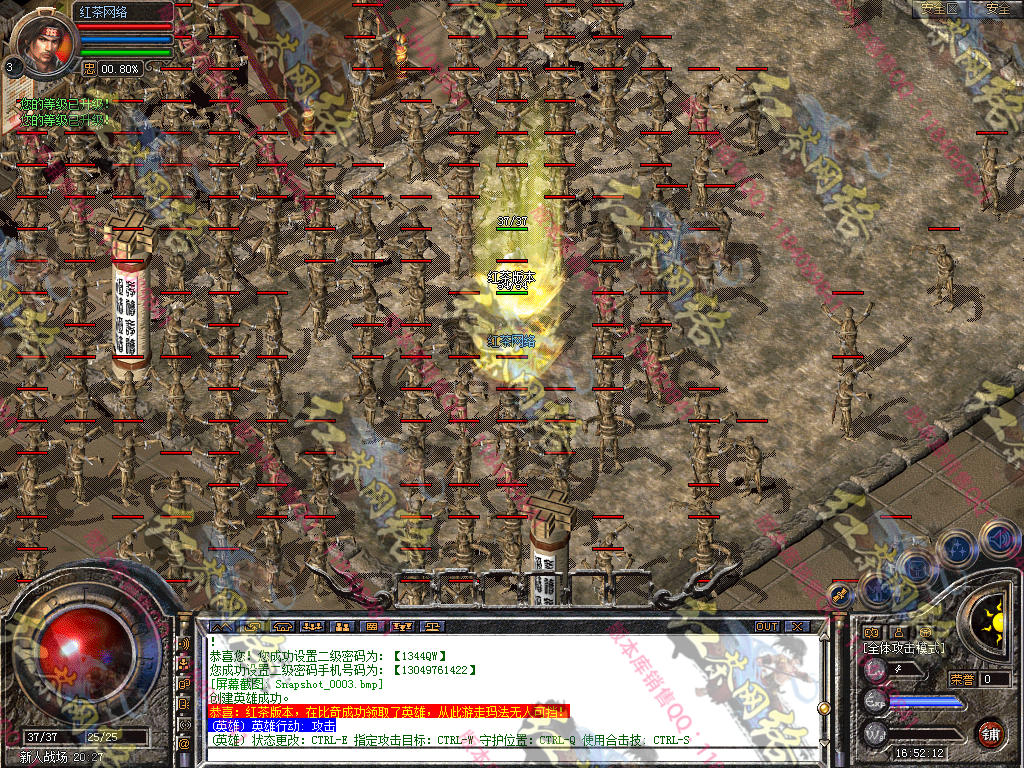Click the first mountain-shaped chat toolbar button

tap(221, 627)
